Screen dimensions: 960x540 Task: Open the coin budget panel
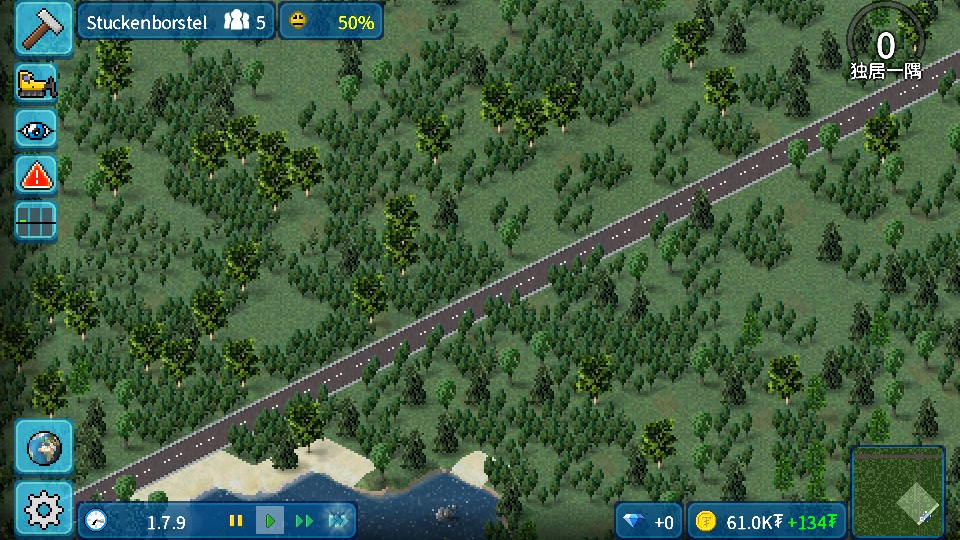coord(766,521)
